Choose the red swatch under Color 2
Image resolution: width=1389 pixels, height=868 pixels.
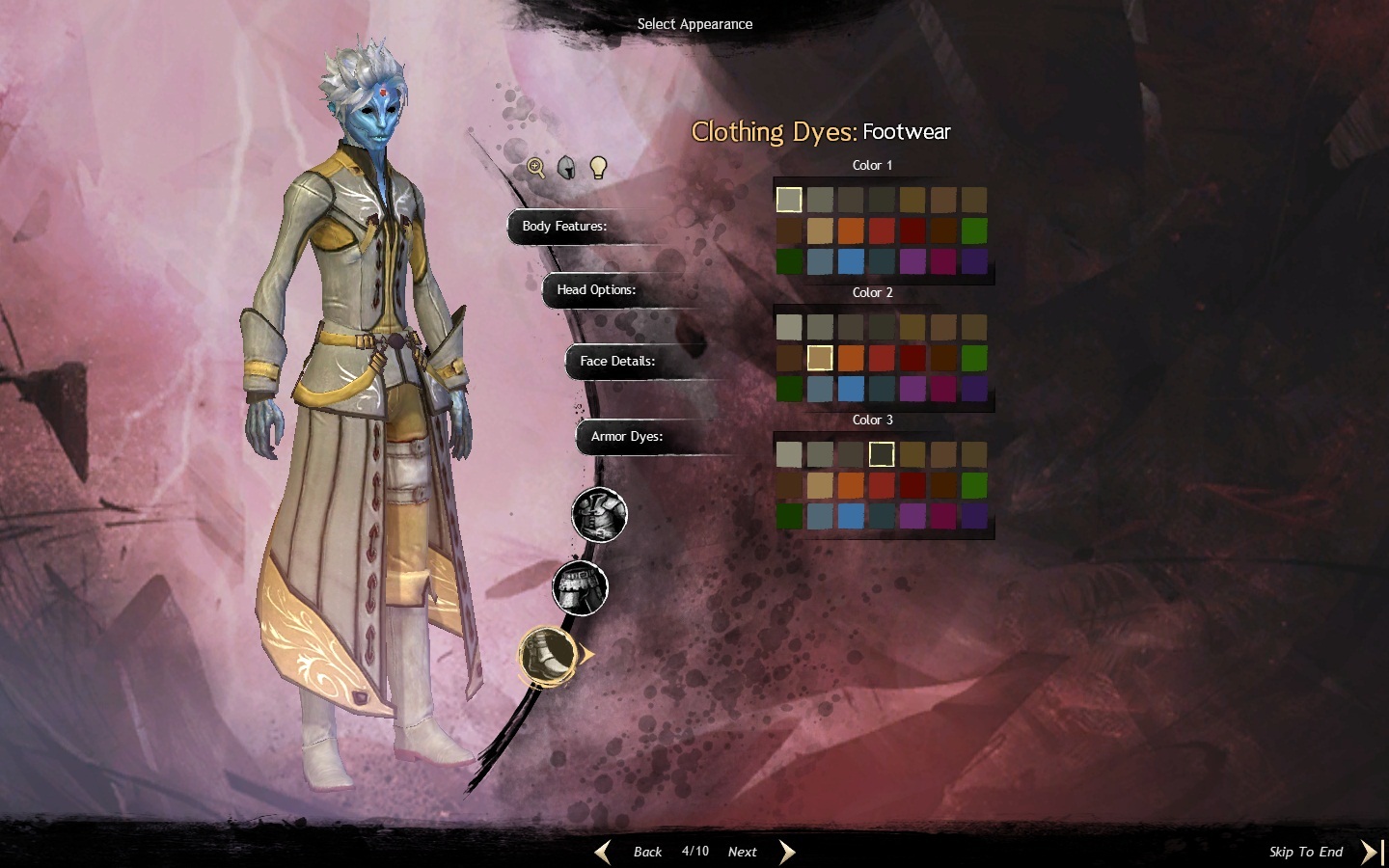[882, 358]
